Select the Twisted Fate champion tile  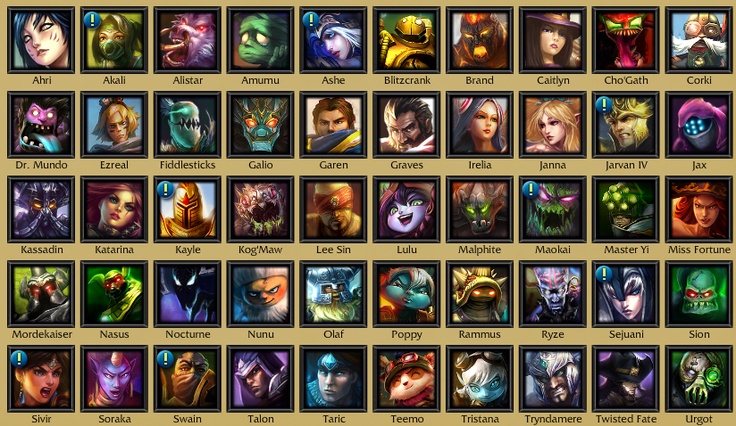(x=624, y=378)
